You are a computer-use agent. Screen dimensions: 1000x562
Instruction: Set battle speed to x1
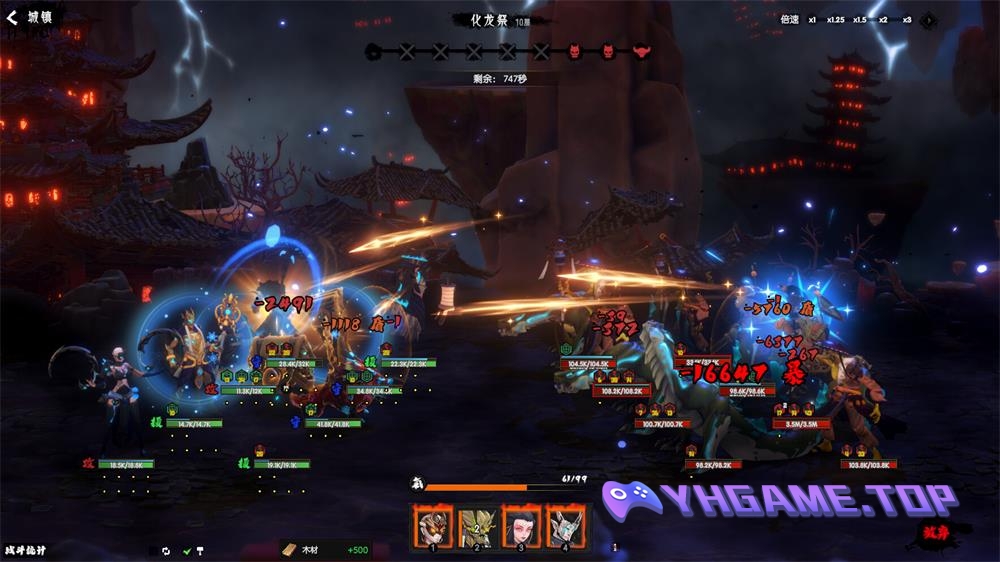812,19
